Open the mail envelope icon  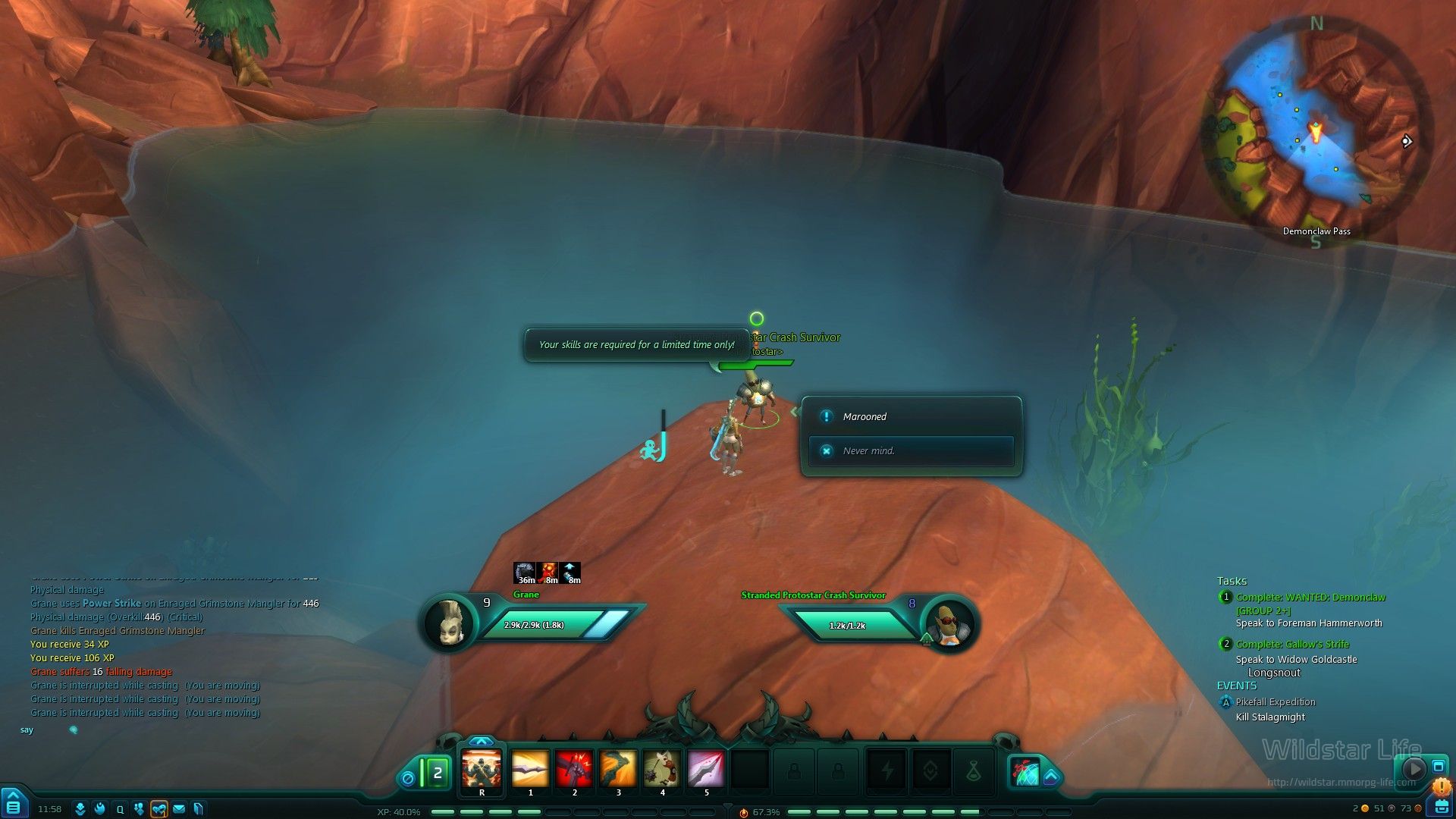click(179, 809)
